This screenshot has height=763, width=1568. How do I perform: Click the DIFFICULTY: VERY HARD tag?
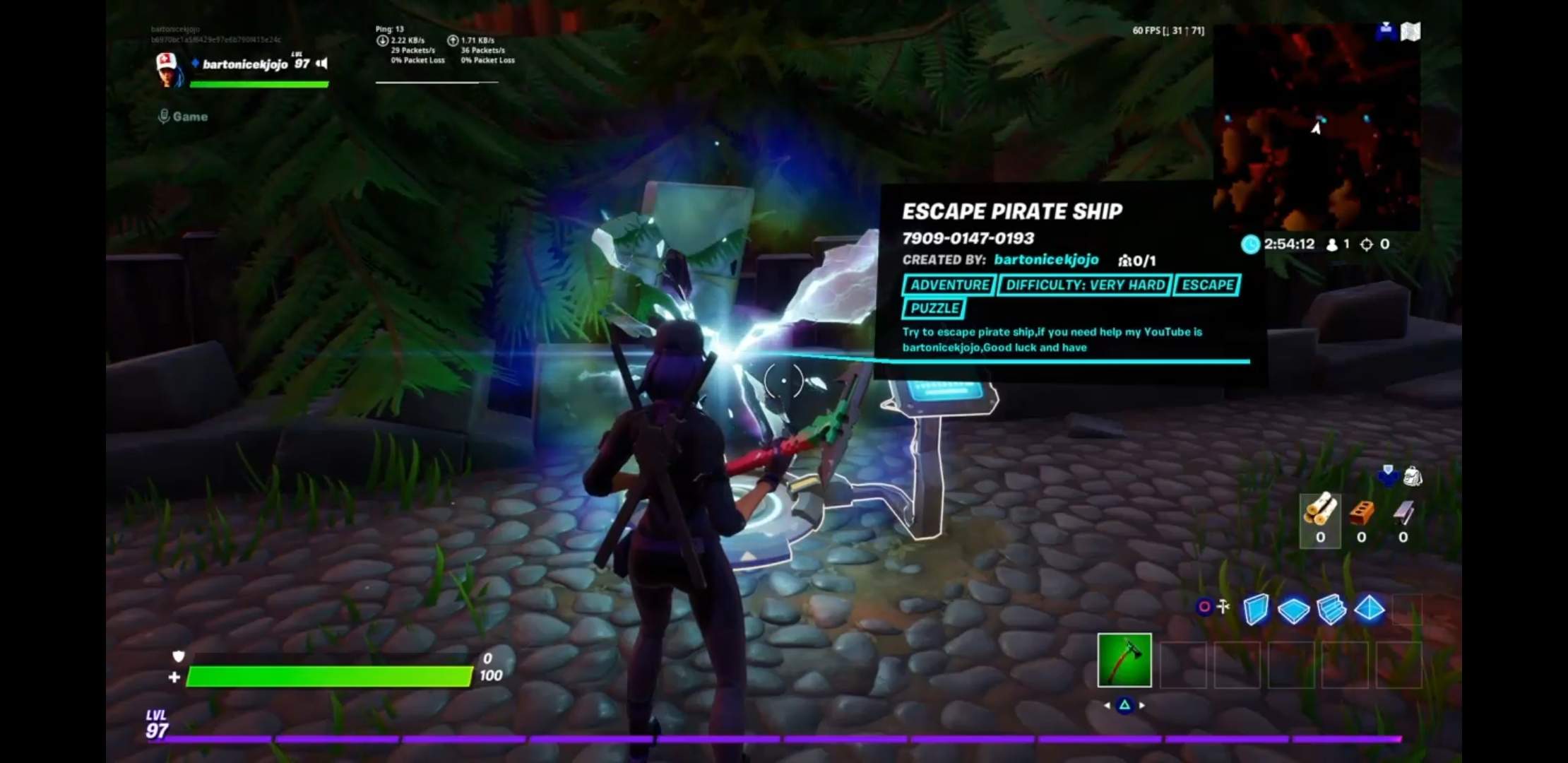(x=1085, y=285)
